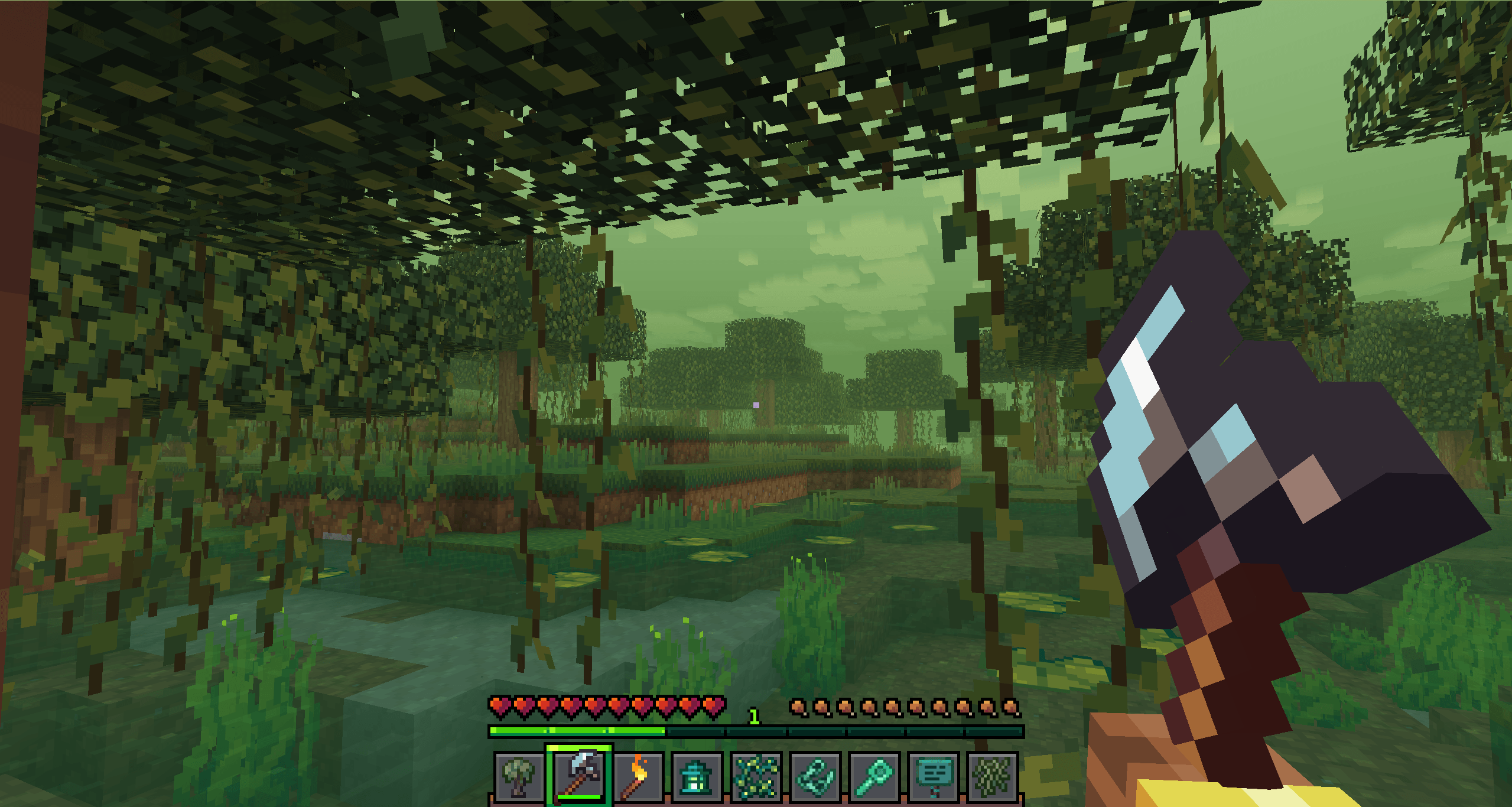Image resolution: width=1512 pixels, height=807 pixels.
Task: Select the burning torch slot
Action: (x=638, y=777)
